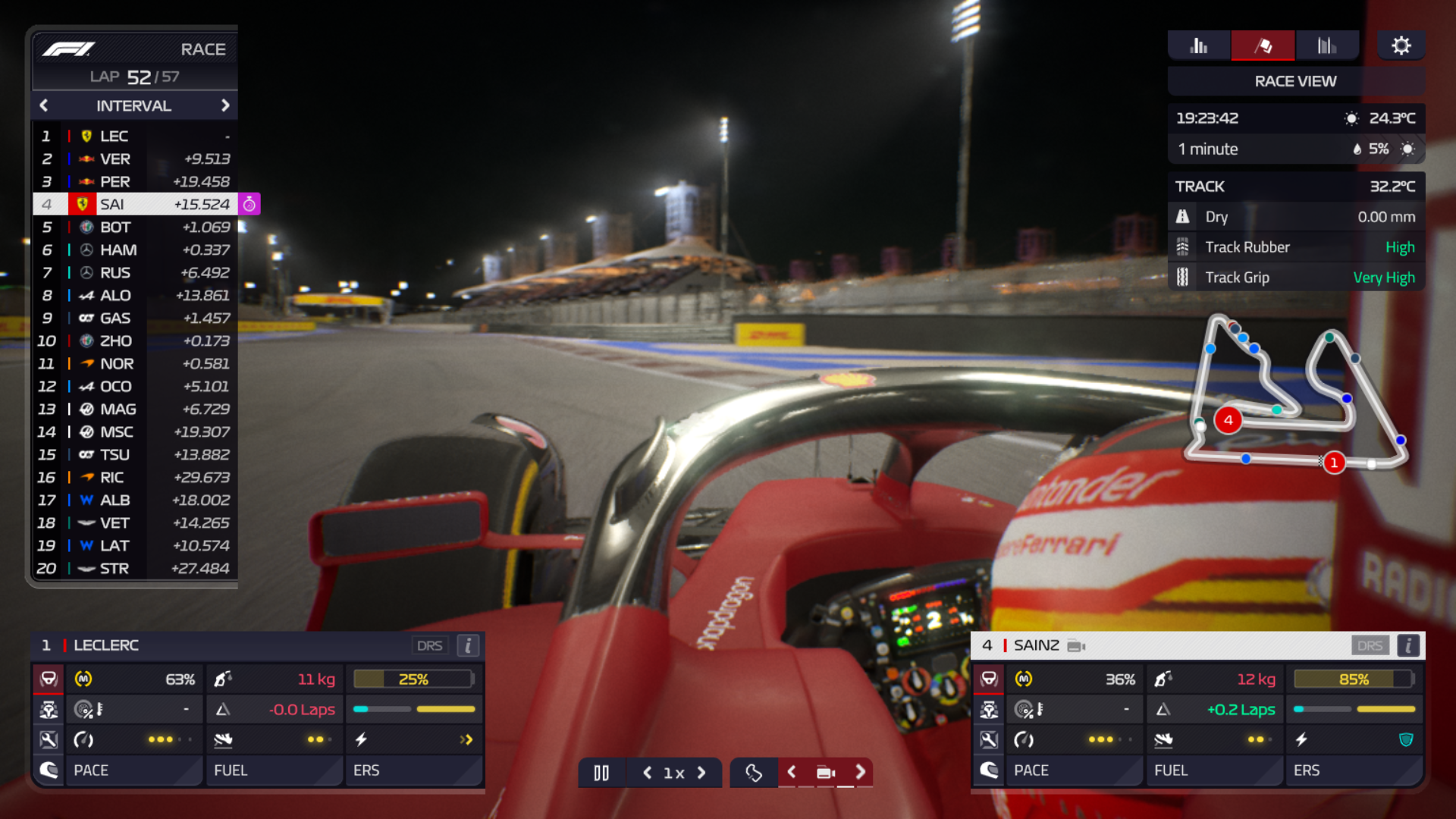Open the bar chart standings tab
This screenshot has width=1456, height=819.
pos(1199,46)
